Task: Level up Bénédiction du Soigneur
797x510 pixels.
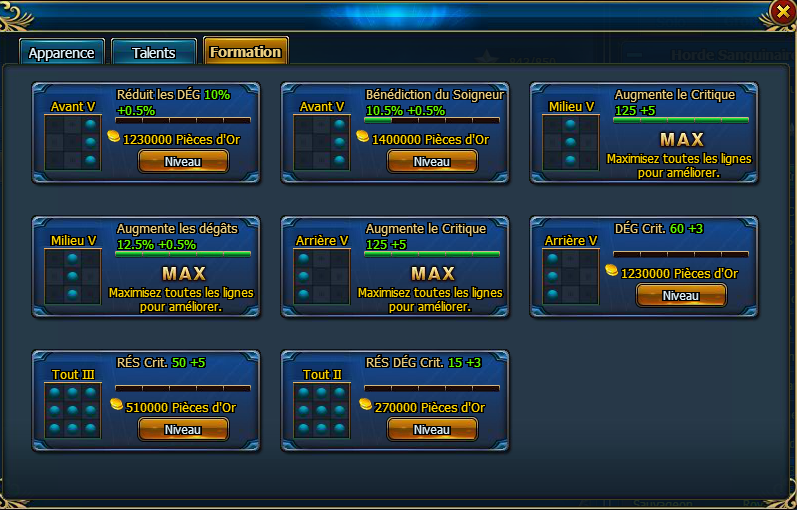Action: (432, 162)
